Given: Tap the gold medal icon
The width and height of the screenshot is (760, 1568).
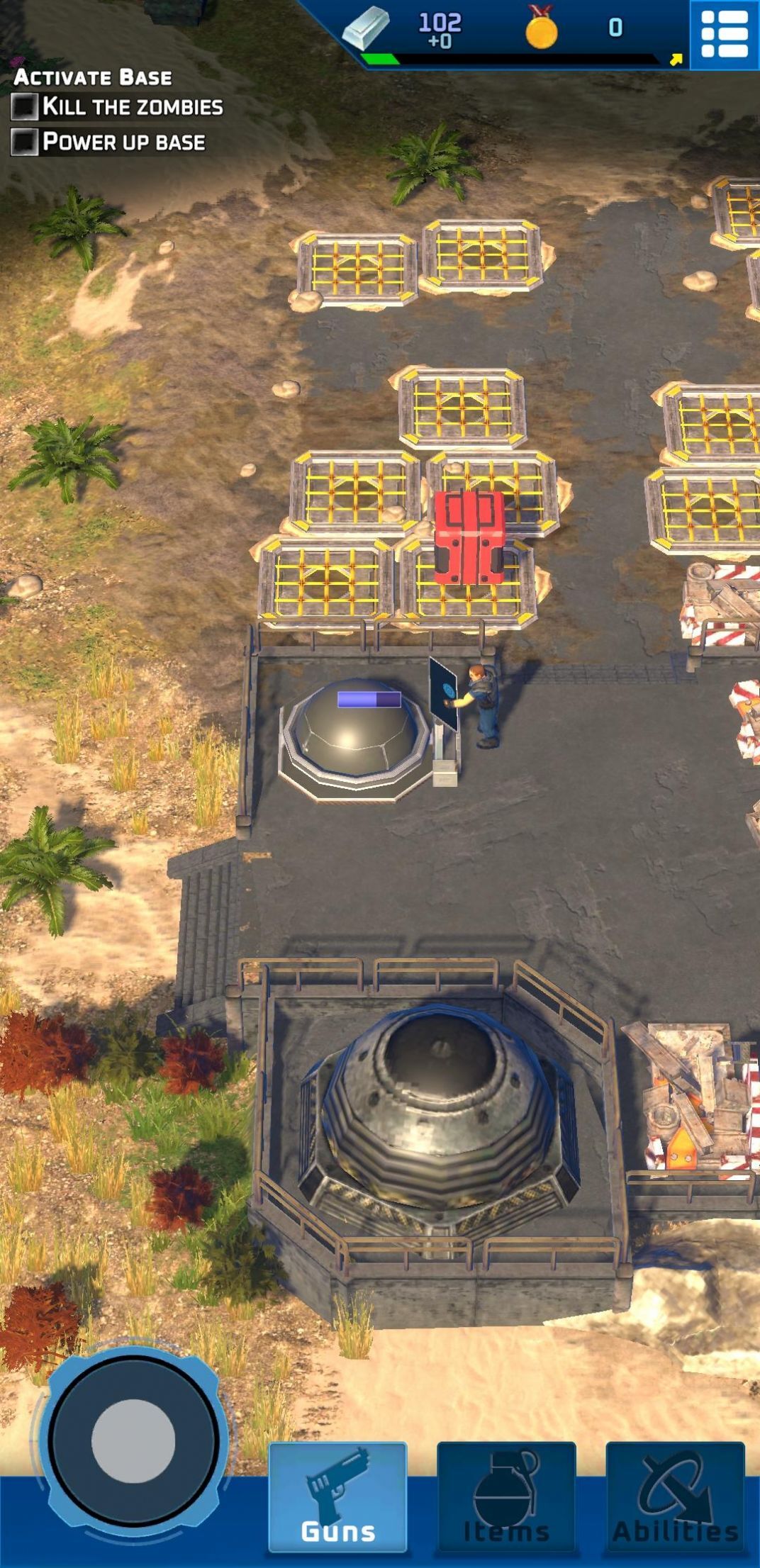Looking at the screenshot, I should pyautogui.click(x=542, y=29).
